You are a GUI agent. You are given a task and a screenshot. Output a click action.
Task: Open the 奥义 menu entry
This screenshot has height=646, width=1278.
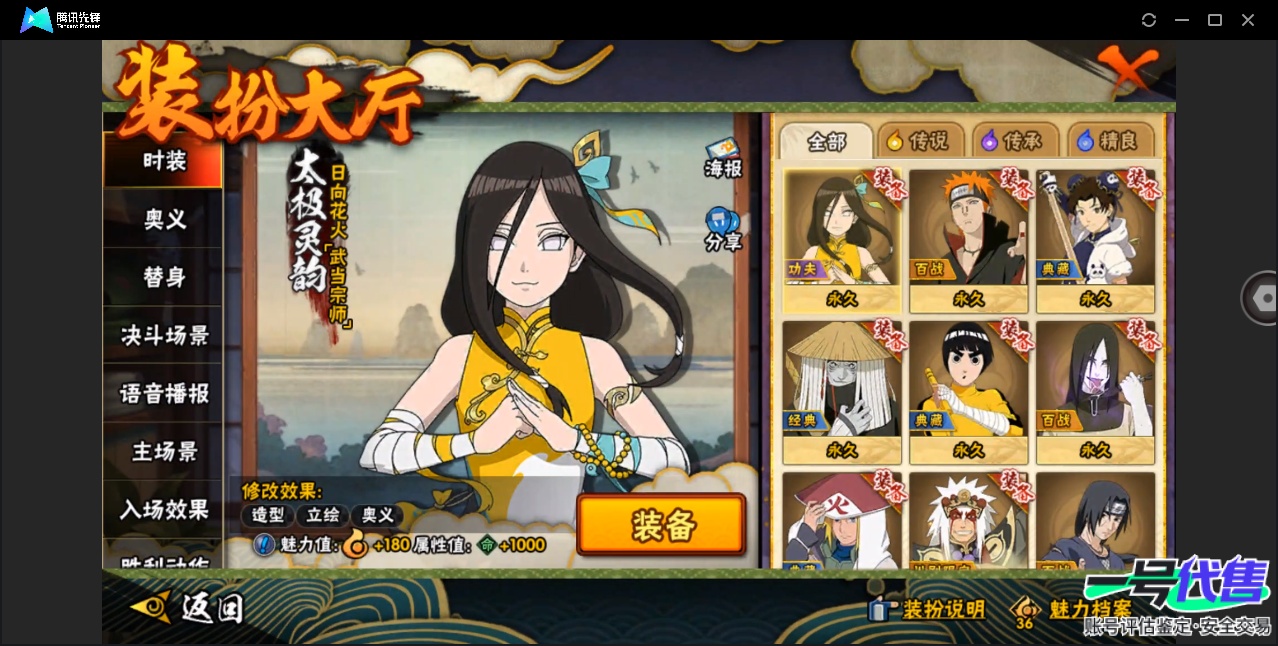(164, 219)
